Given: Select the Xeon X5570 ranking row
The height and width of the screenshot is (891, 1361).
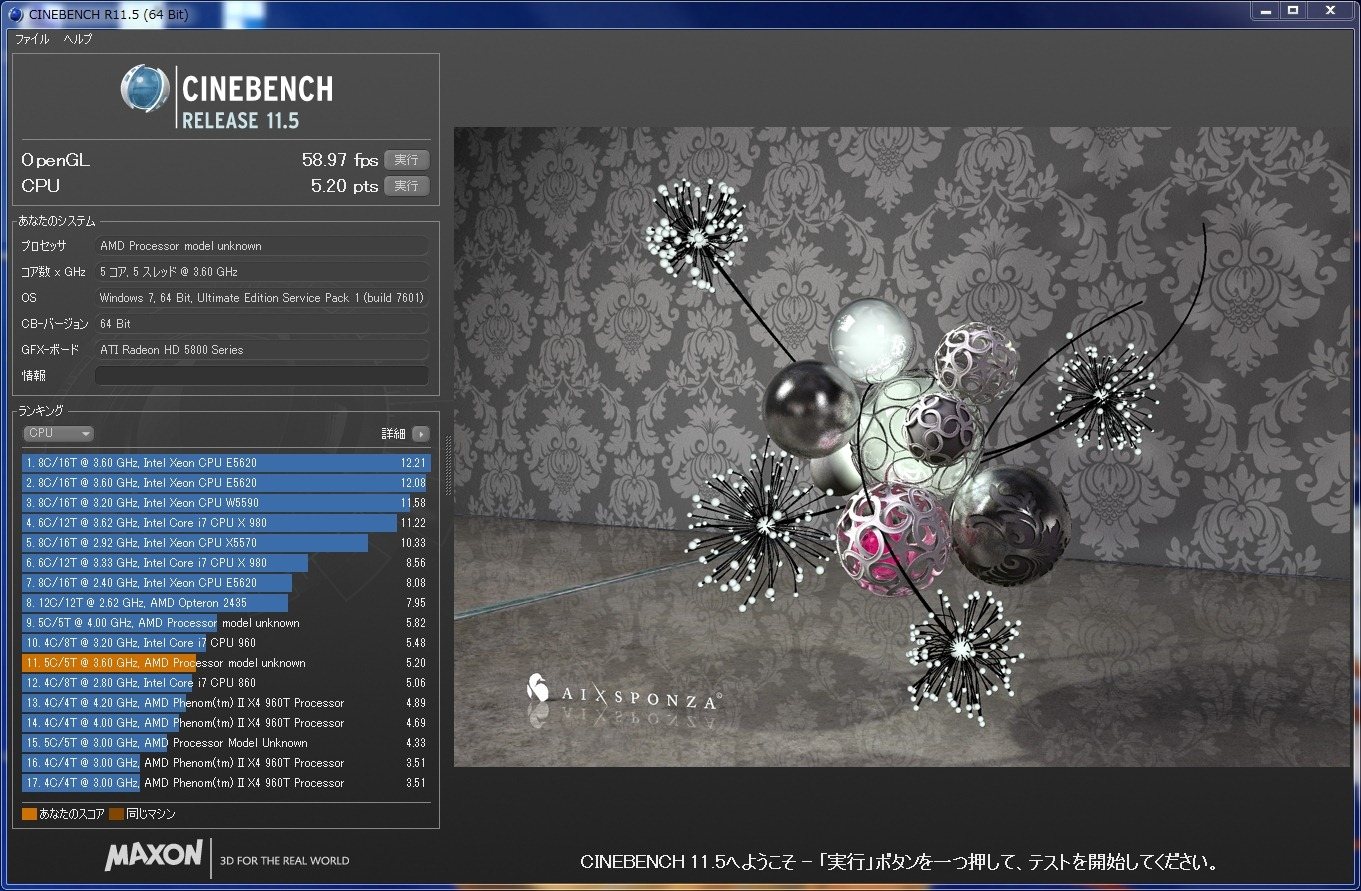Looking at the screenshot, I should pyautogui.click(x=225, y=543).
